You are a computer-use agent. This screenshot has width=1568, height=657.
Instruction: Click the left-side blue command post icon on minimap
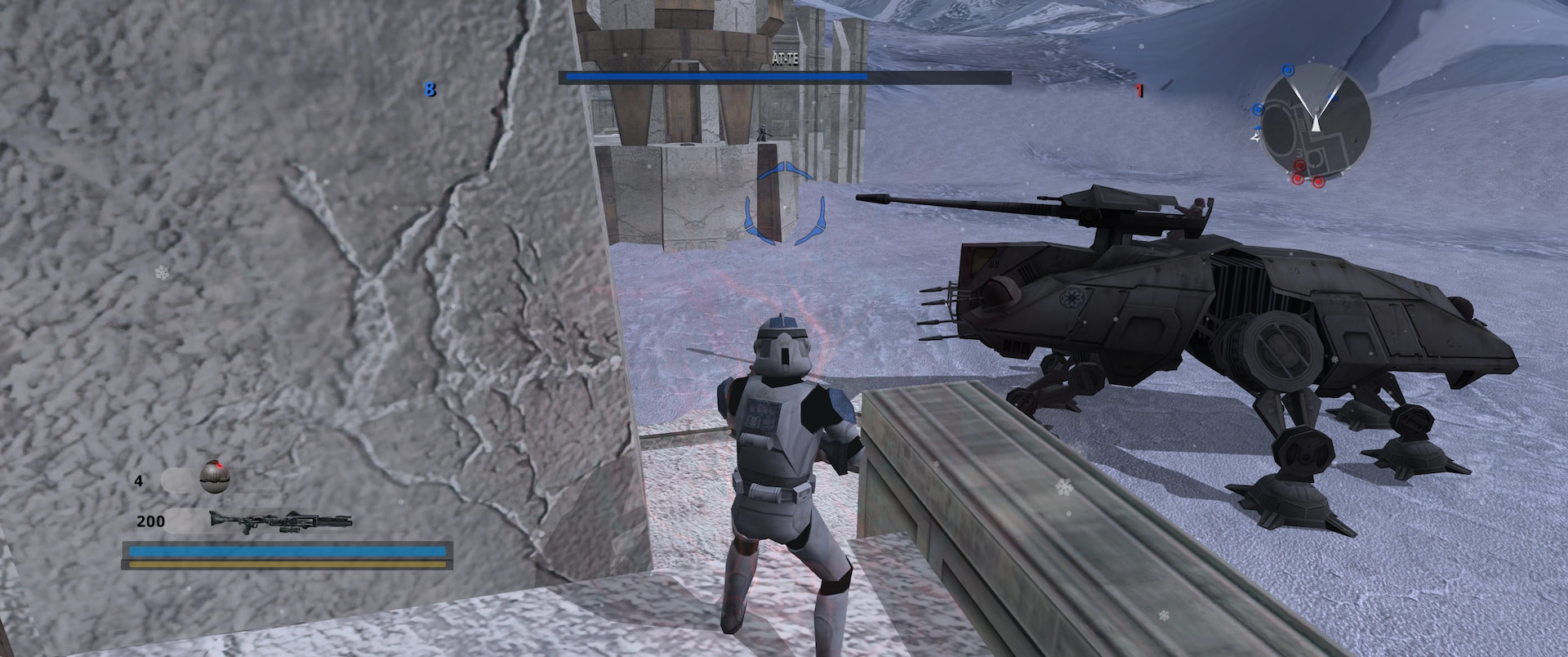[1258, 109]
